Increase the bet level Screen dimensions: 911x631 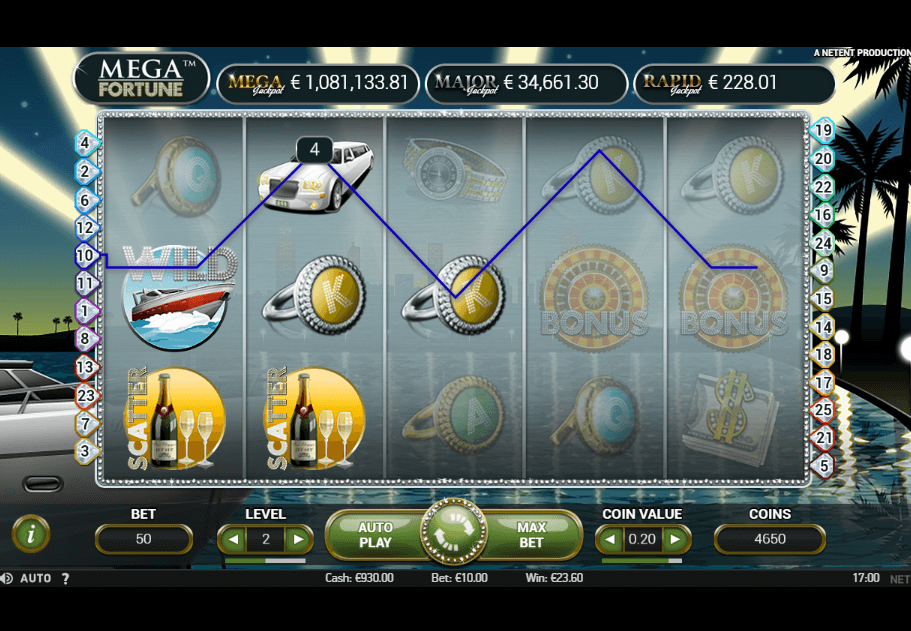point(298,540)
